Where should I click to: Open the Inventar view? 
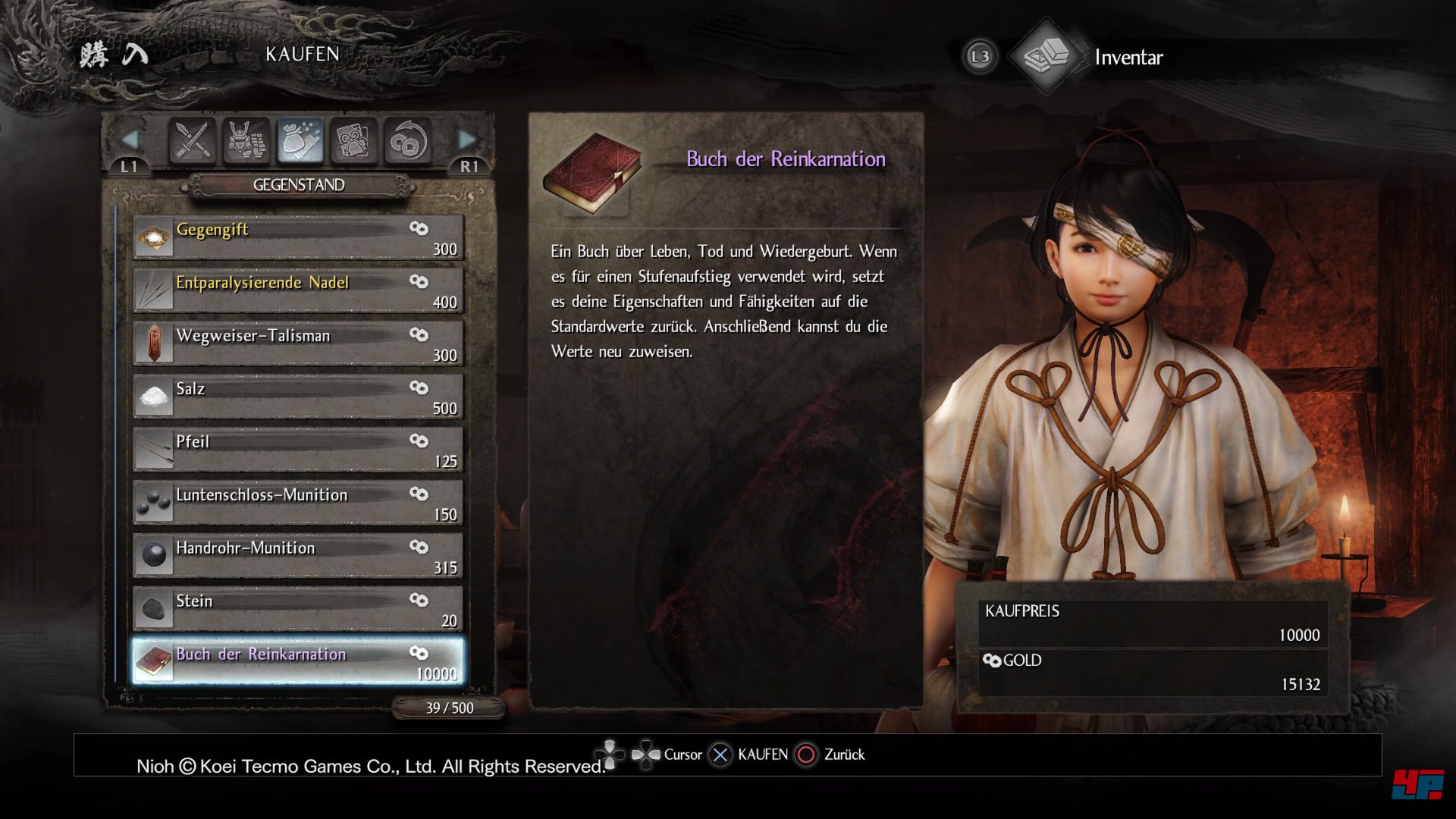tap(1128, 58)
